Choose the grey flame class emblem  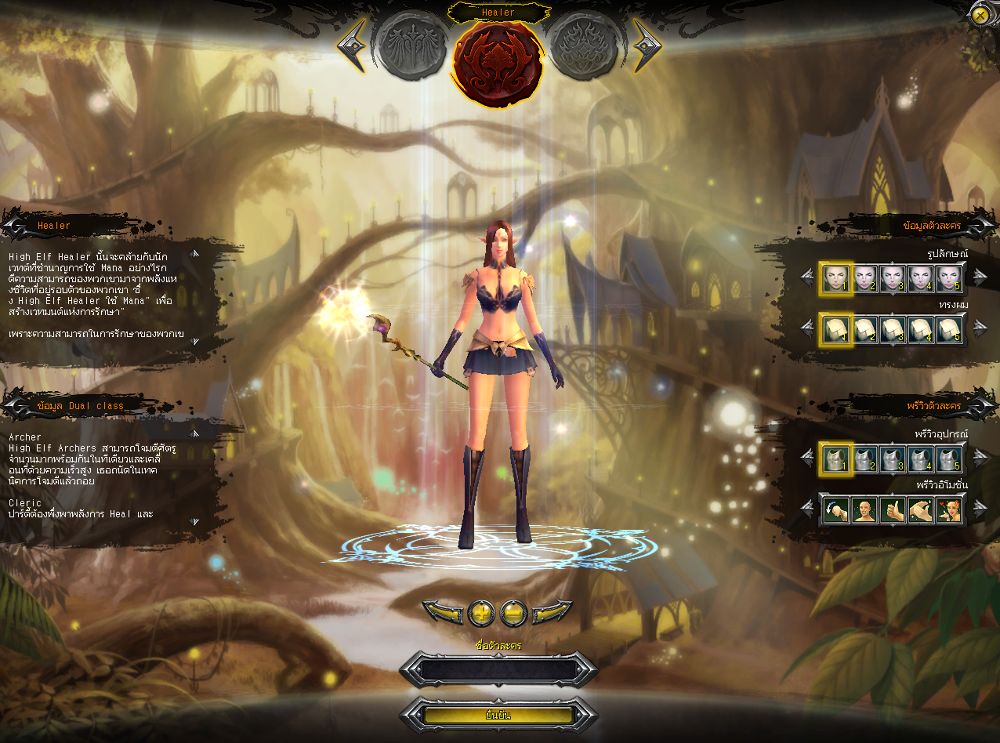(x=587, y=46)
